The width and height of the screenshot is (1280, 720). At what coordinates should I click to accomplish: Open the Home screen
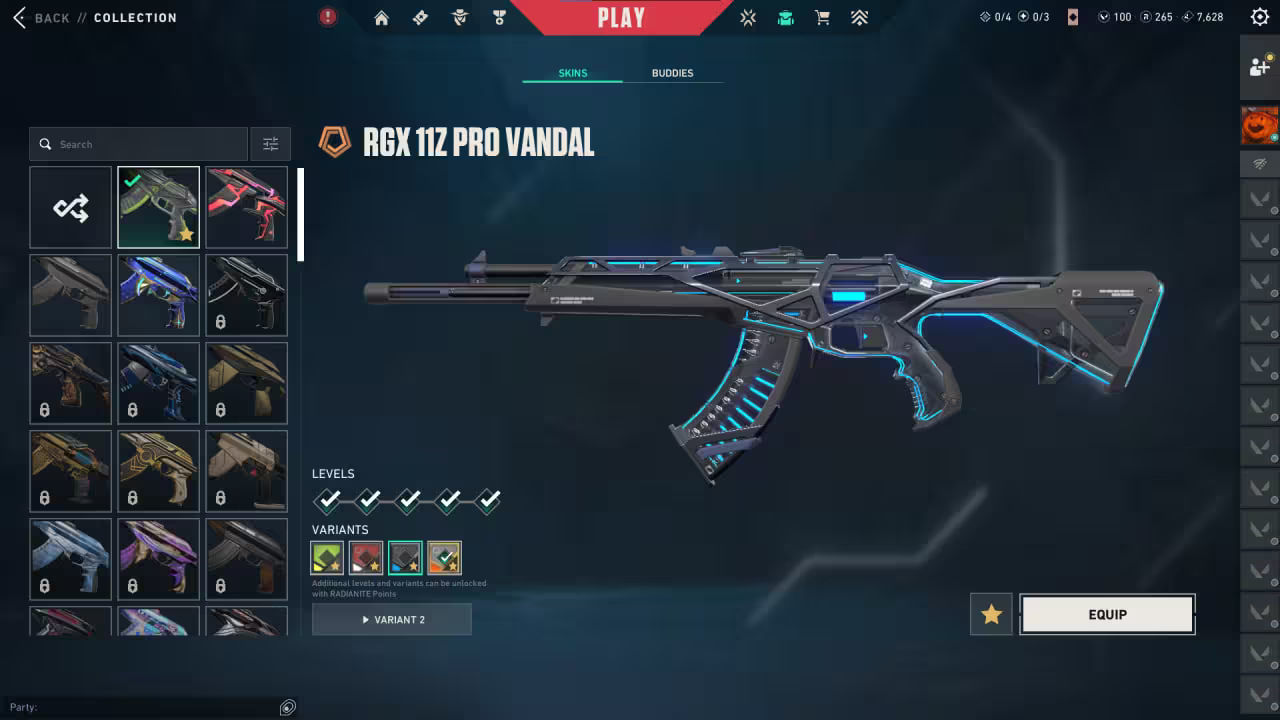(380, 17)
